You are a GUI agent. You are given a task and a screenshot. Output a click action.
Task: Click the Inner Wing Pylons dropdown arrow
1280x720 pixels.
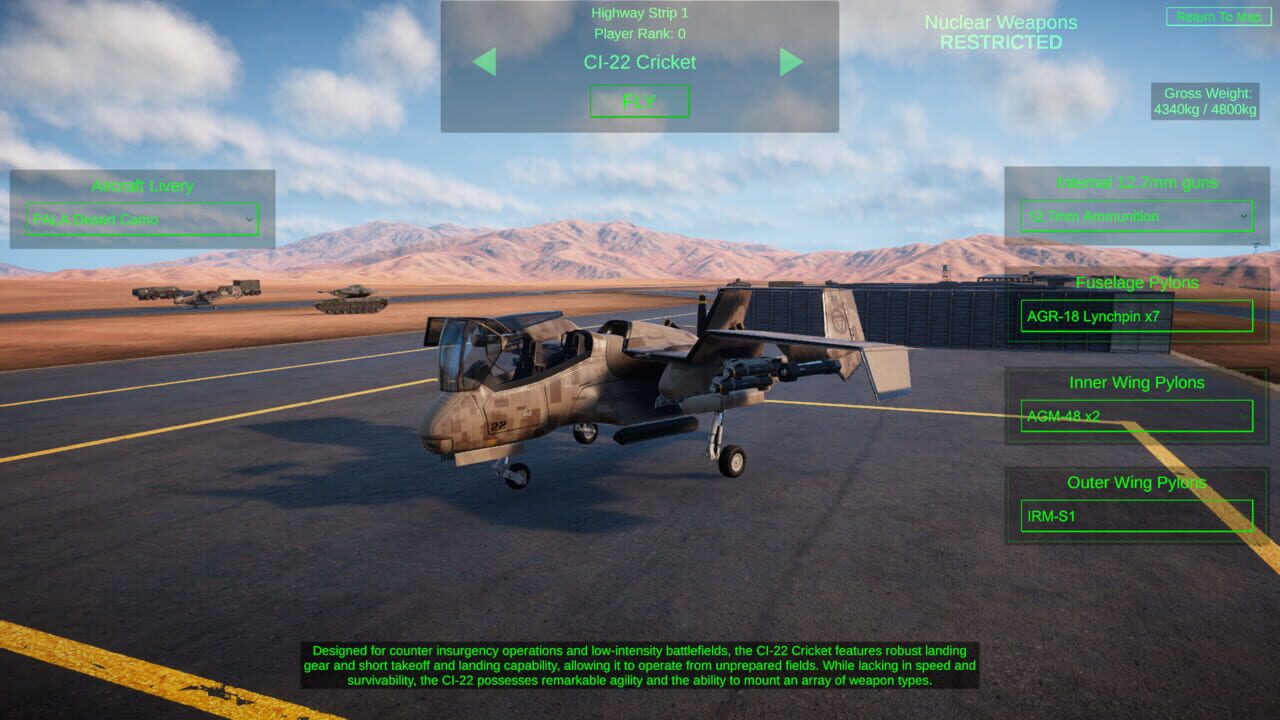coord(1246,416)
